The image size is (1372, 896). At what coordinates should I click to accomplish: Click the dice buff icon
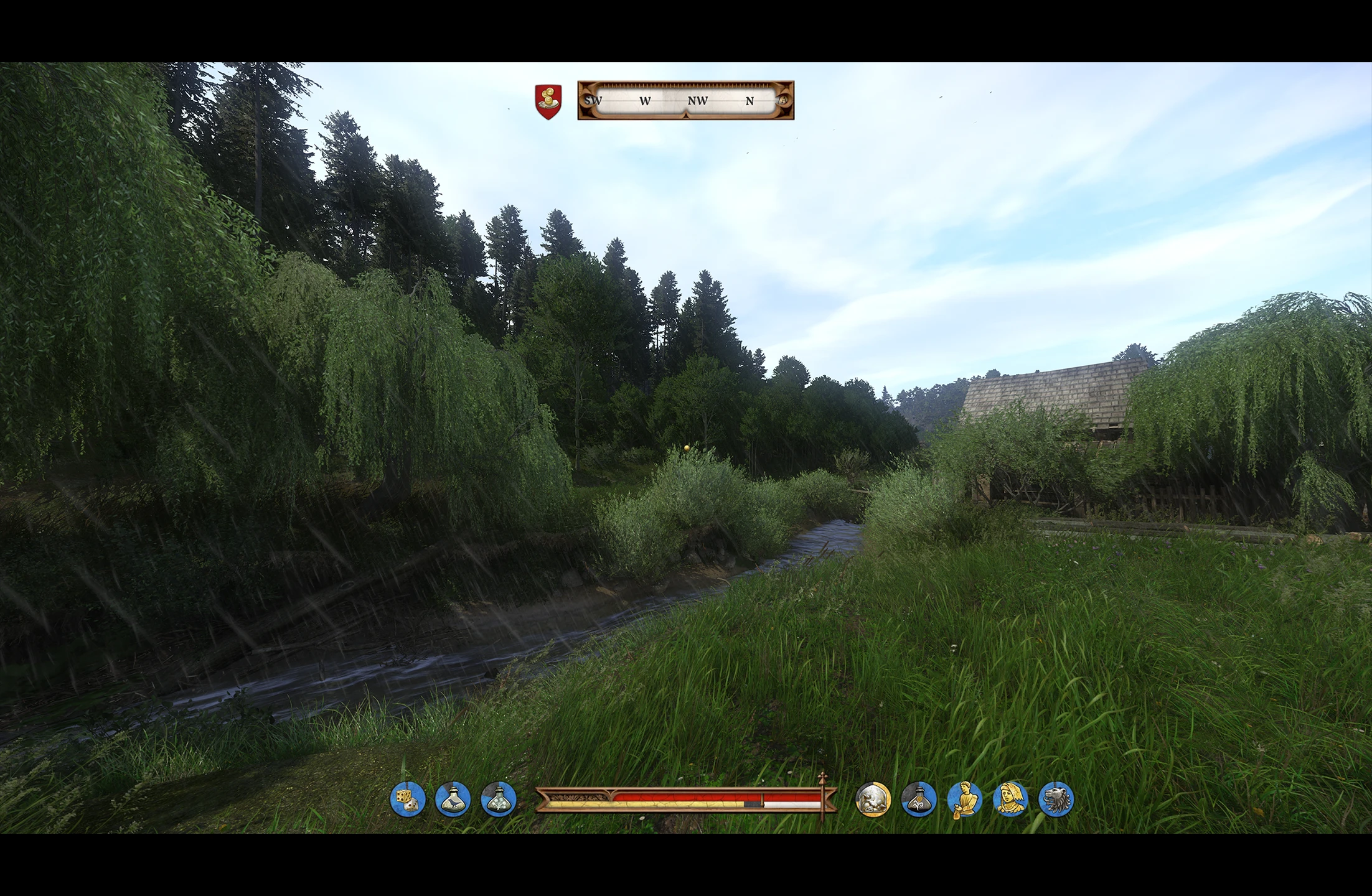point(408,799)
